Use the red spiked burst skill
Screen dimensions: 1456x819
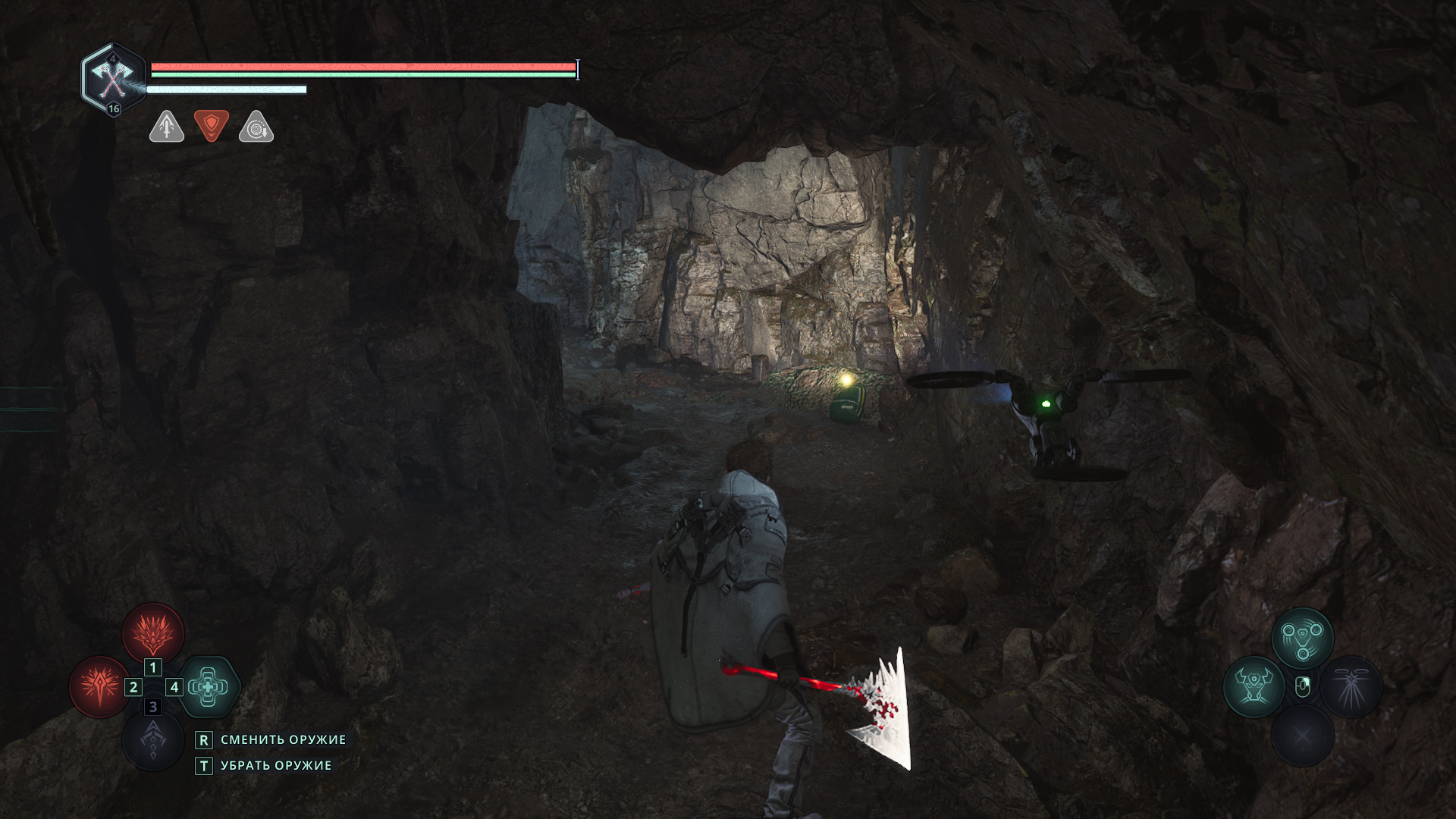click(99, 687)
